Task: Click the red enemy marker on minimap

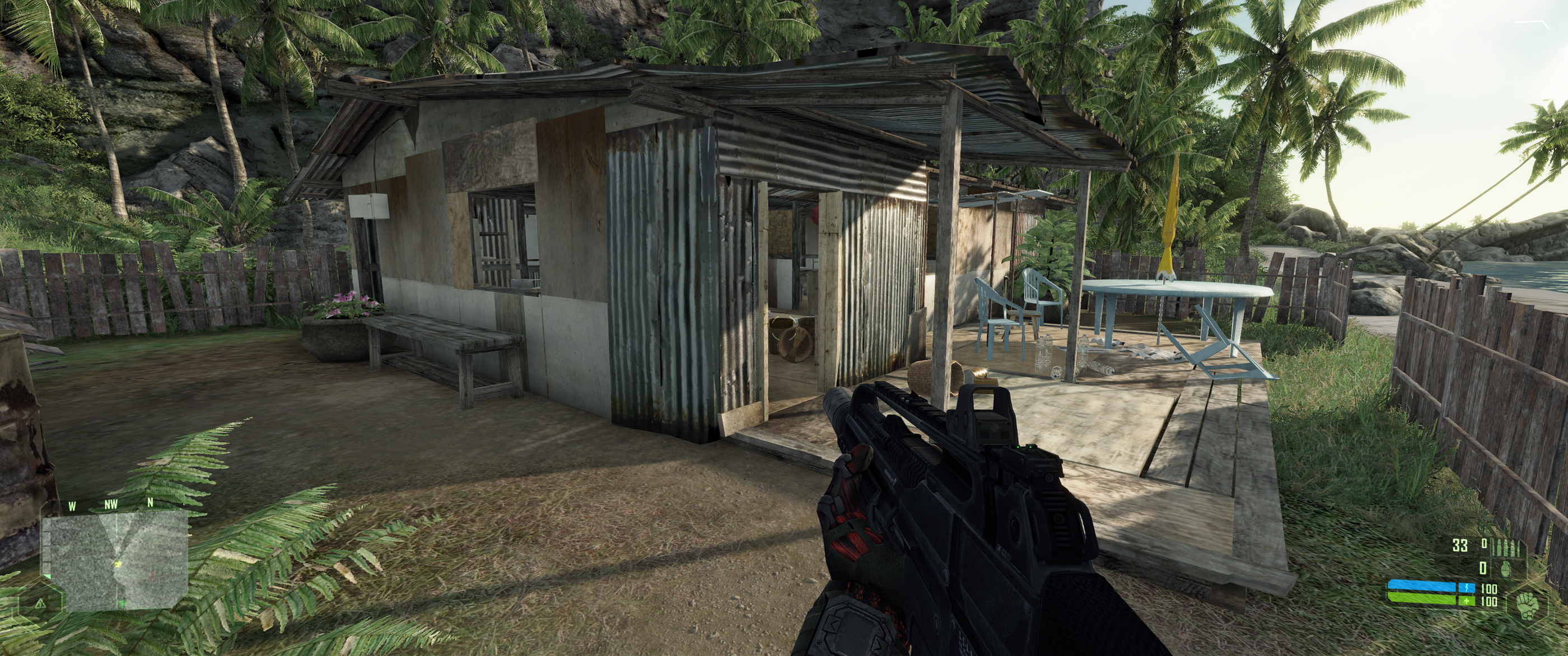Action: [x=153, y=577]
